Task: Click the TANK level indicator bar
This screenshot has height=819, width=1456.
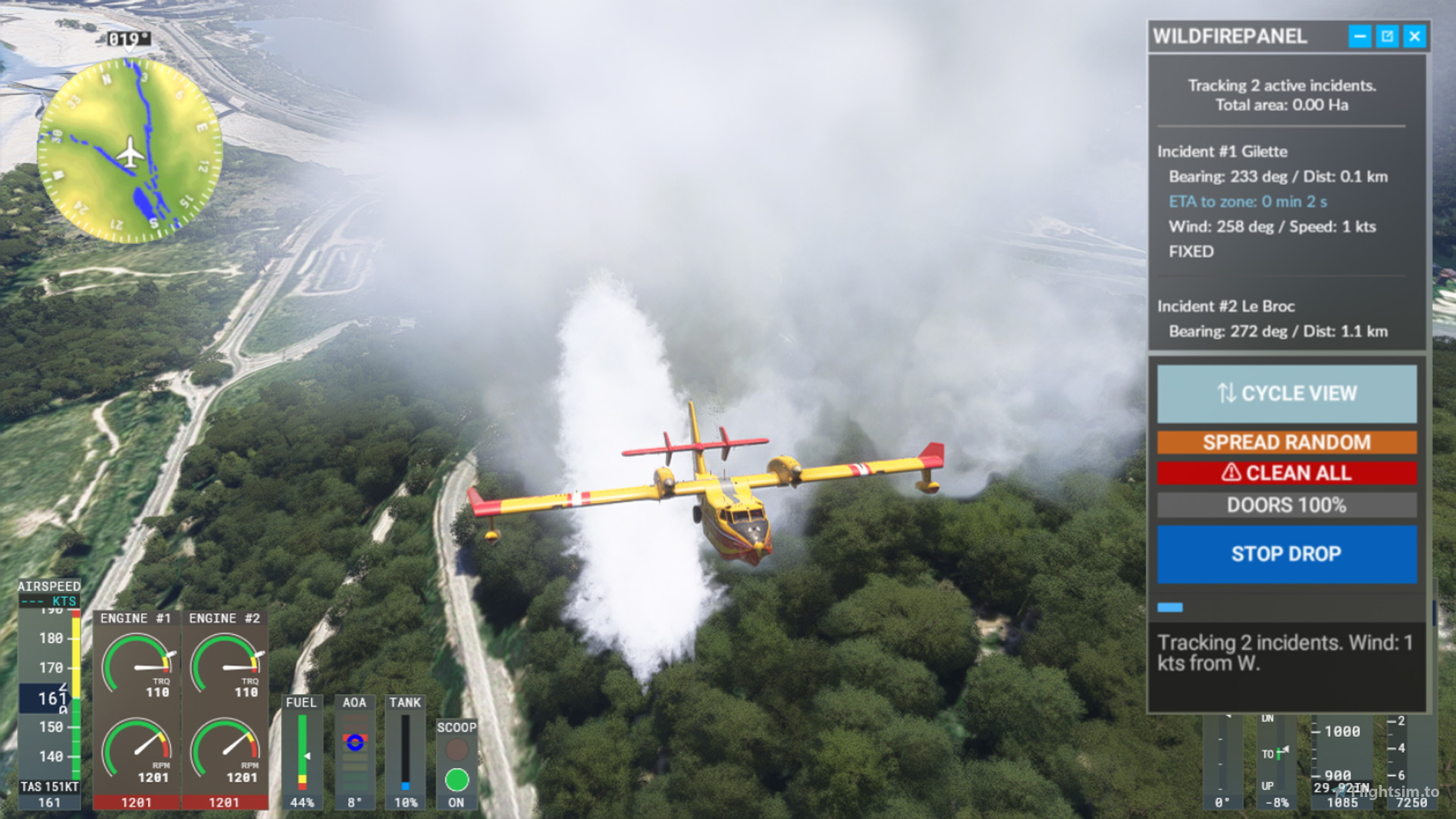Action: [x=406, y=751]
